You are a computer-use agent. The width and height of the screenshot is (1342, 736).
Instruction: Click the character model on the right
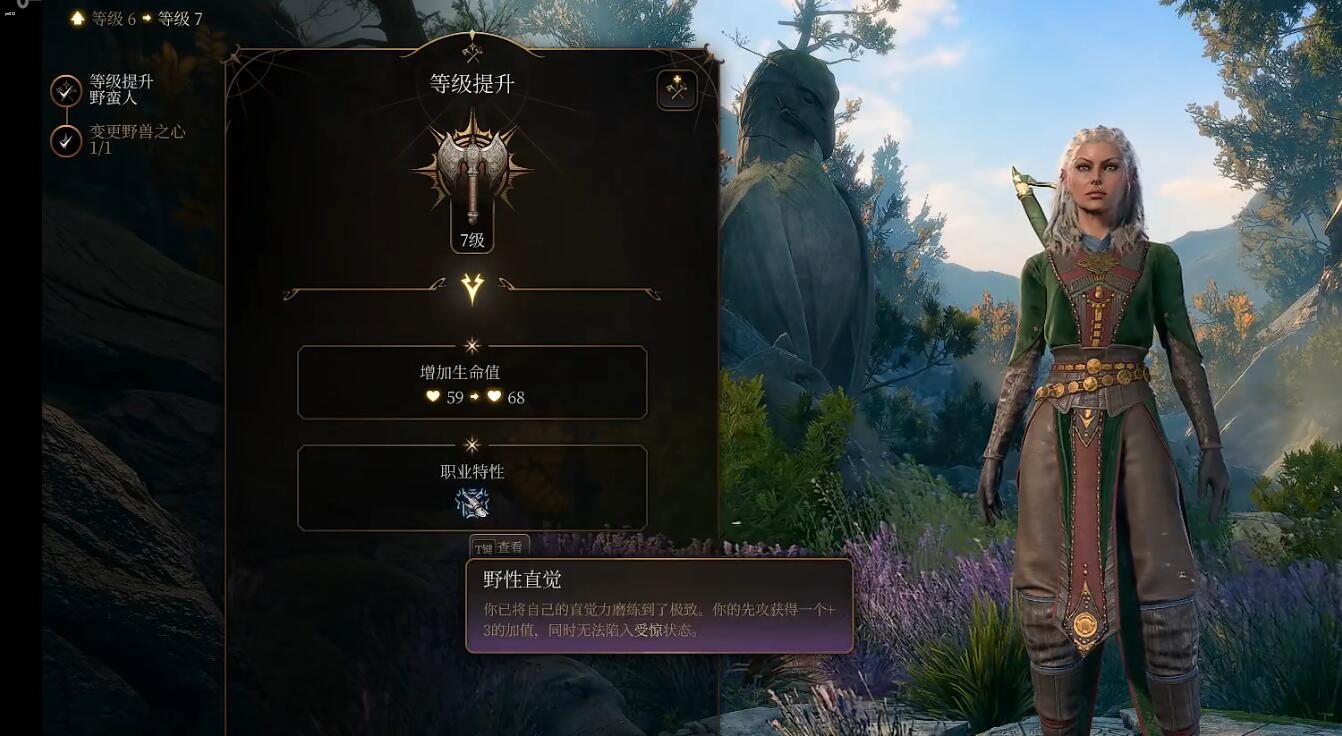pyautogui.click(x=1090, y=400)
